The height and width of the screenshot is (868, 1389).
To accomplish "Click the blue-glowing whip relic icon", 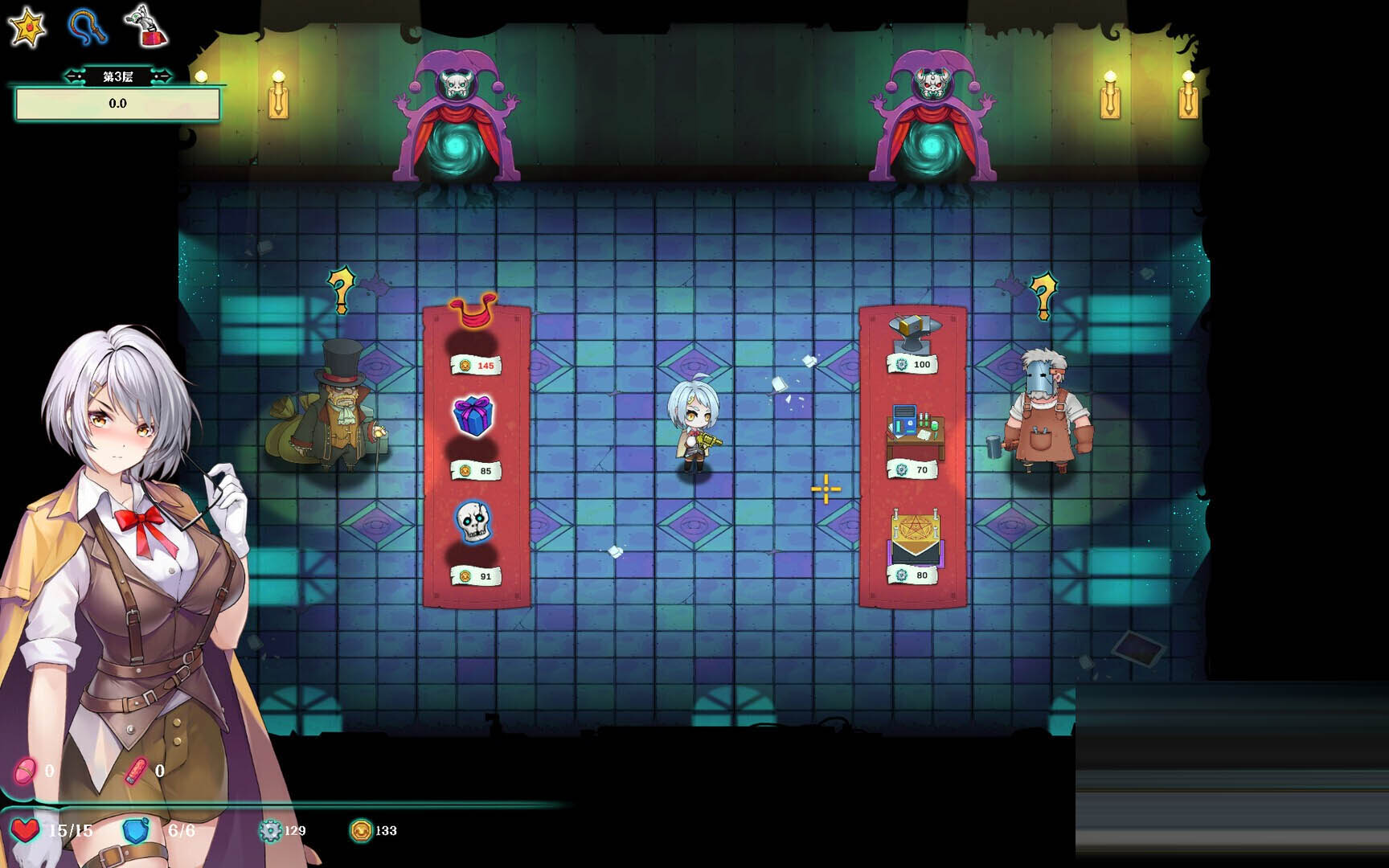I will point(88,27).
